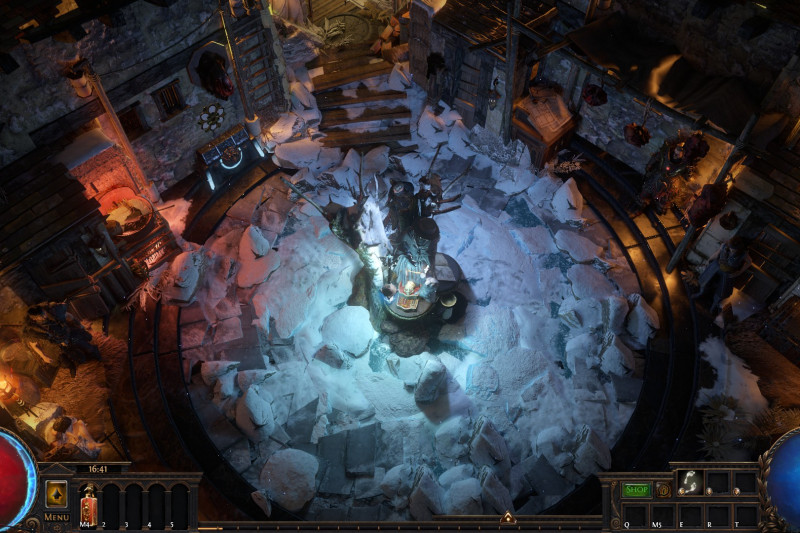Image resolution: width=800 pixels, height=533 pixels.
Task: Click the small arrow at bottom center
Action: point(507,518)
